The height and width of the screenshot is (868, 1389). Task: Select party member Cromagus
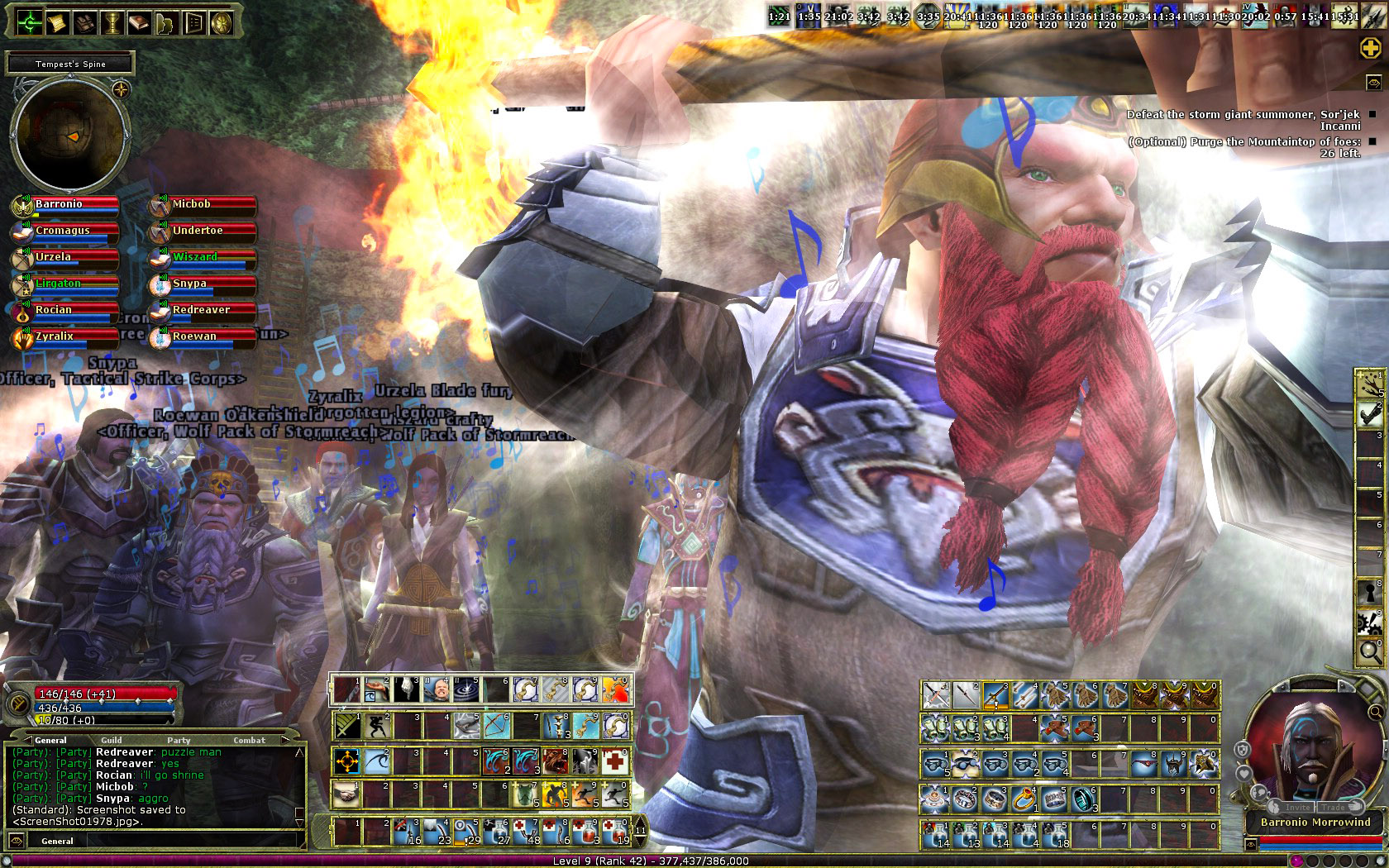point(64,231)
